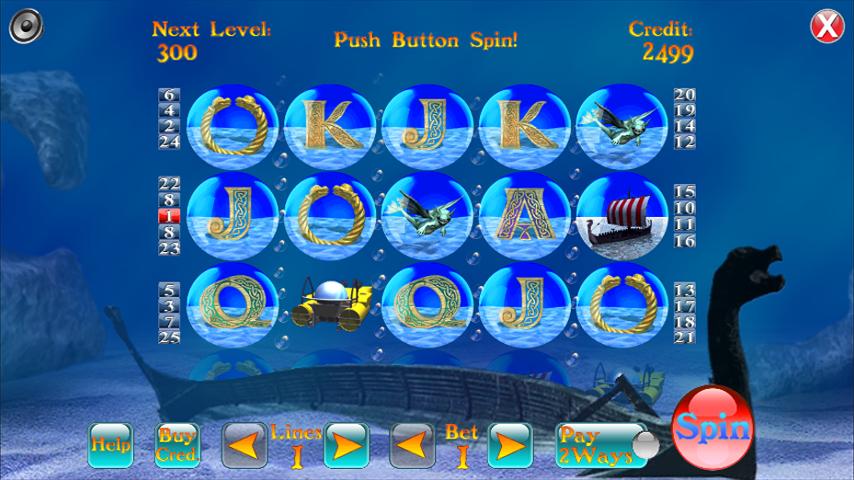Close the game with the red X
854x480 pixels.
[826, 26]
